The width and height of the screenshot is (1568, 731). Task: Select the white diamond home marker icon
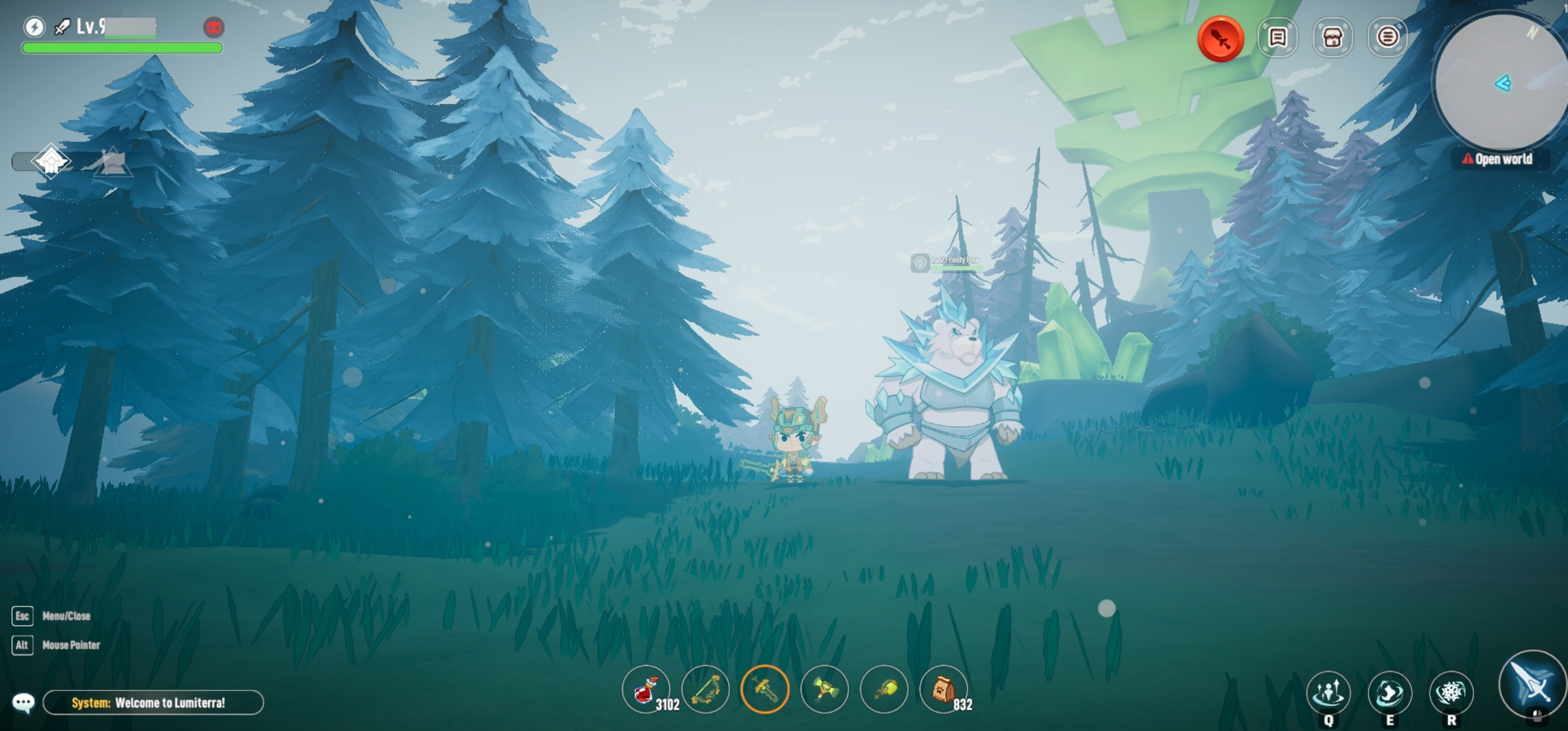51,161
